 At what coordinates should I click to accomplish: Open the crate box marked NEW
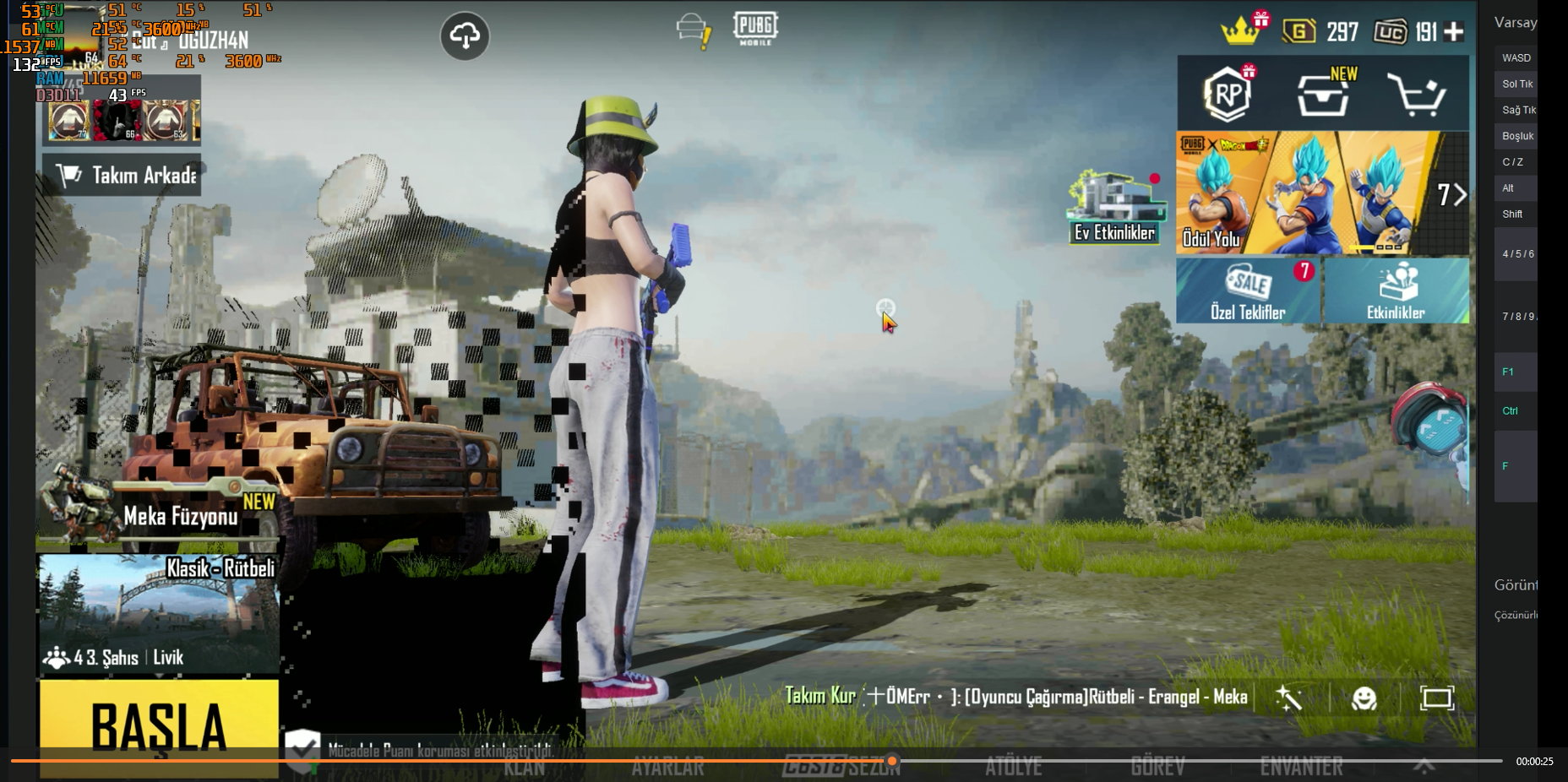1323,94
